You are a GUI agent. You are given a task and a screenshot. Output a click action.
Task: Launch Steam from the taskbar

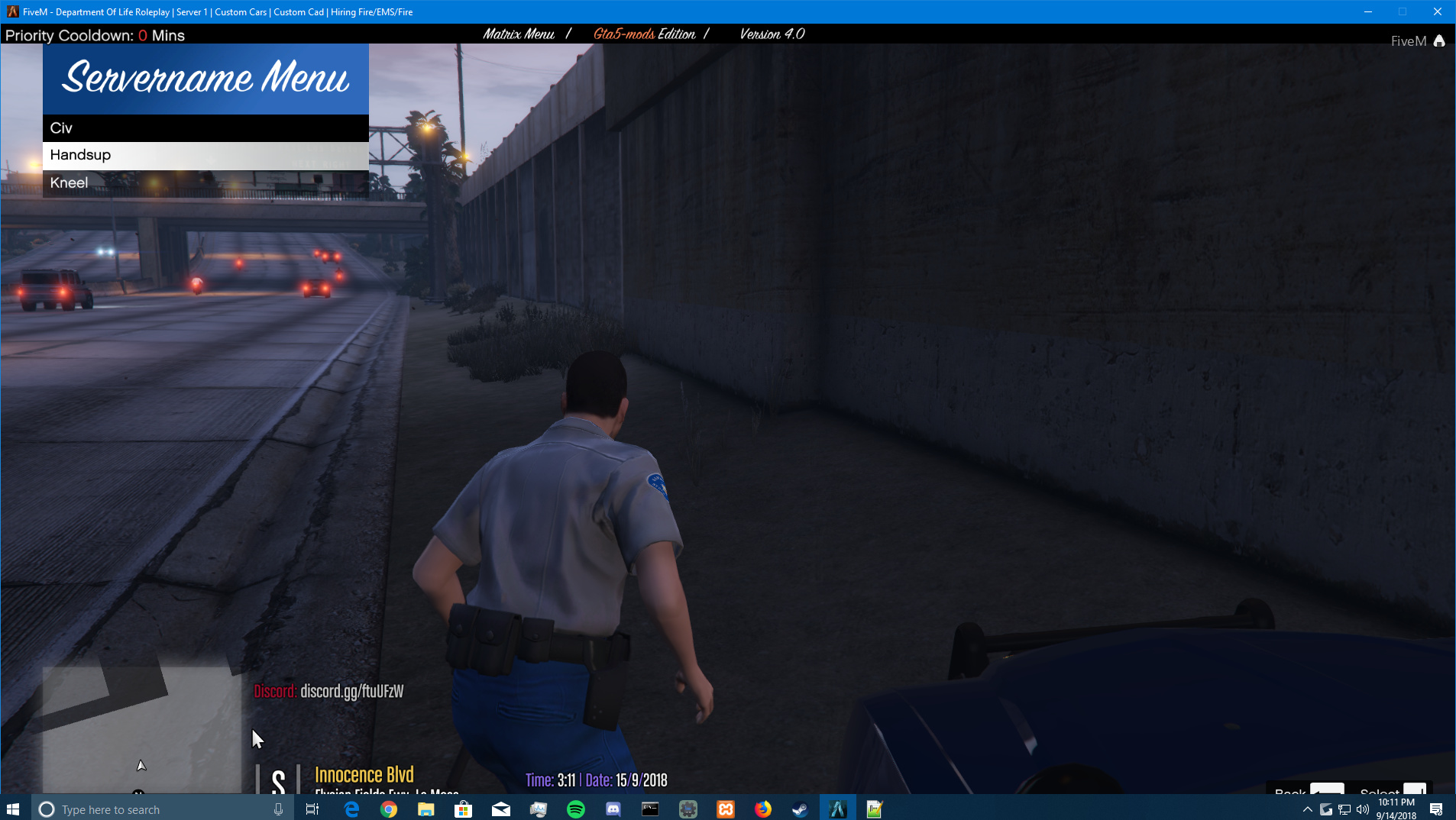tap(801, 809)
